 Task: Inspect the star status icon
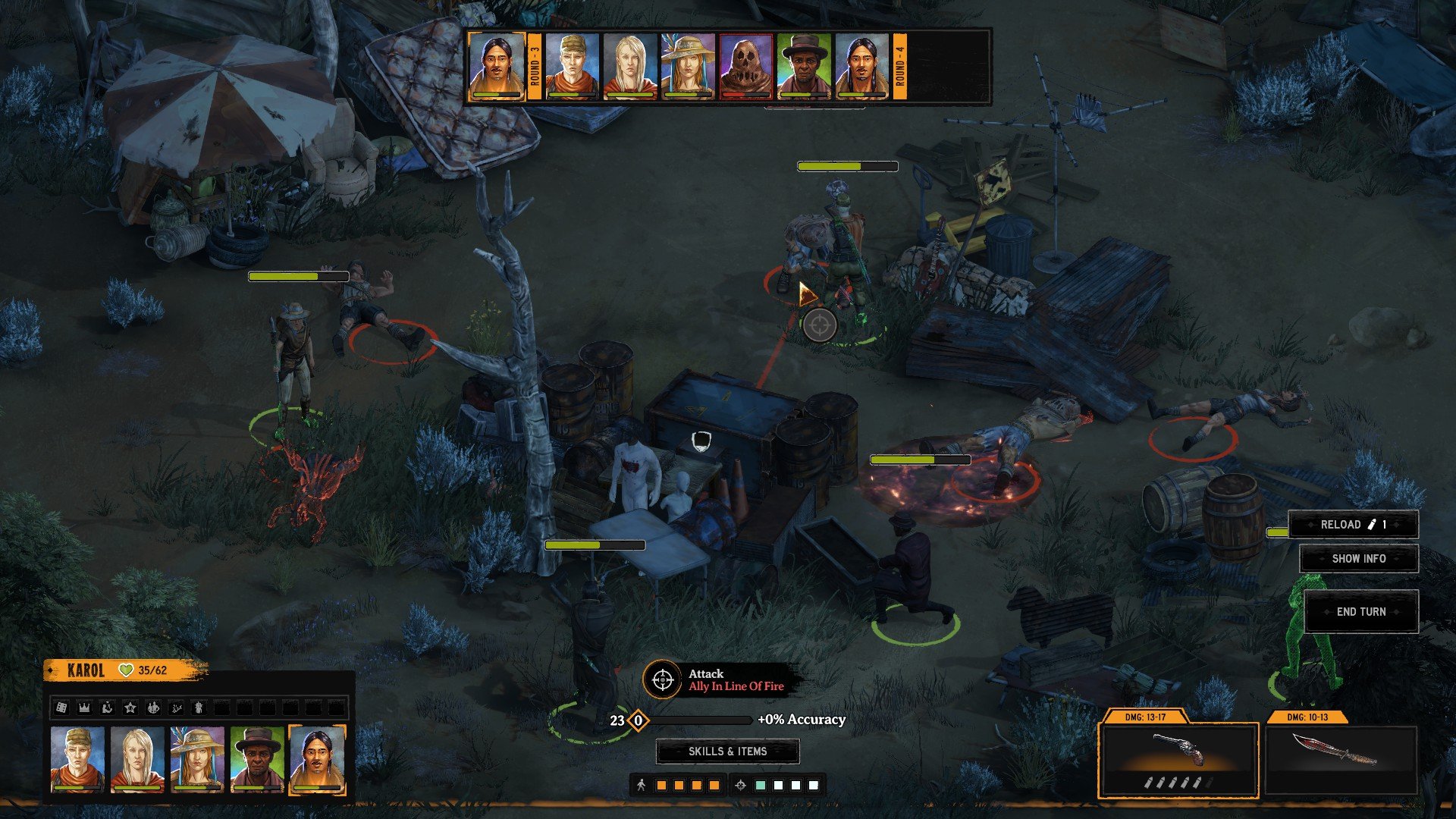coord(130,708)
